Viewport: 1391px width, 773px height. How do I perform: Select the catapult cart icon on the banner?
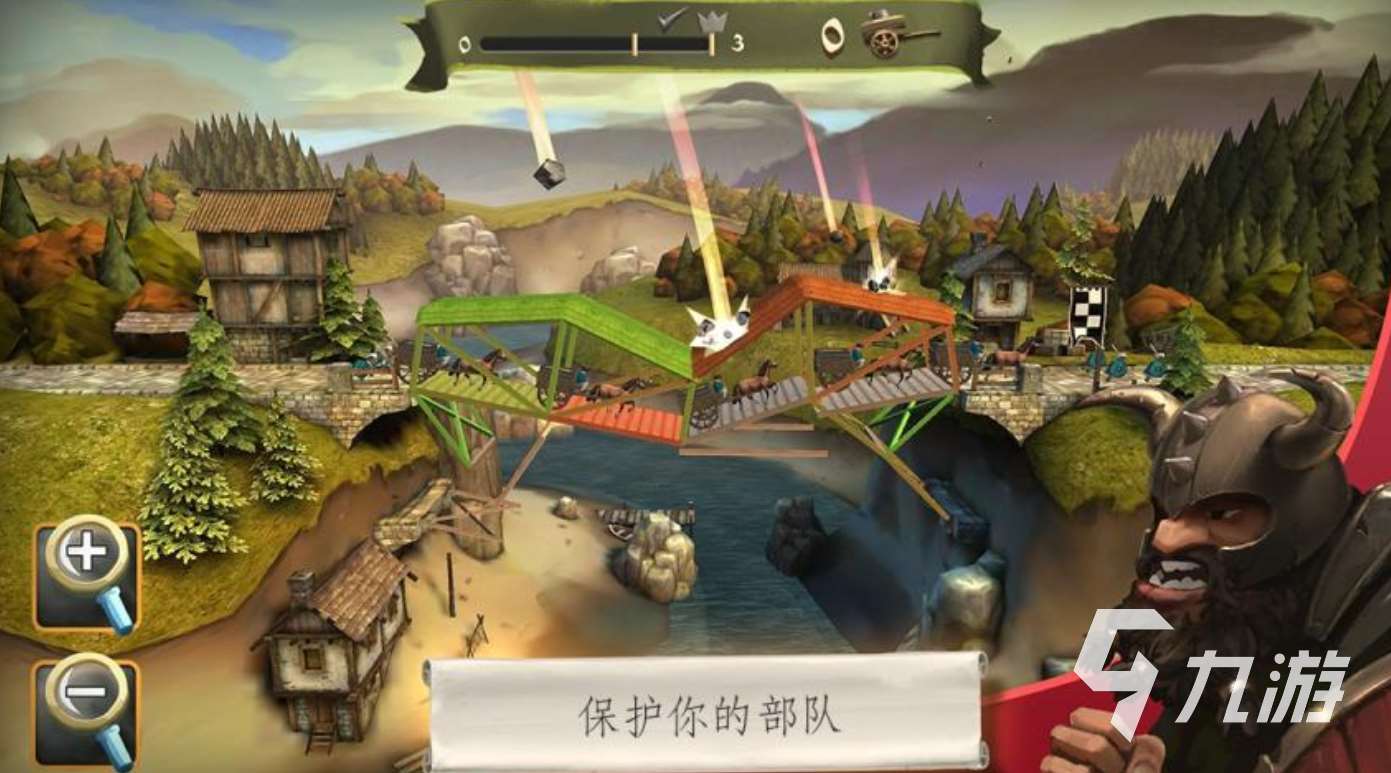pyautogui.click(x=885, y=35)
